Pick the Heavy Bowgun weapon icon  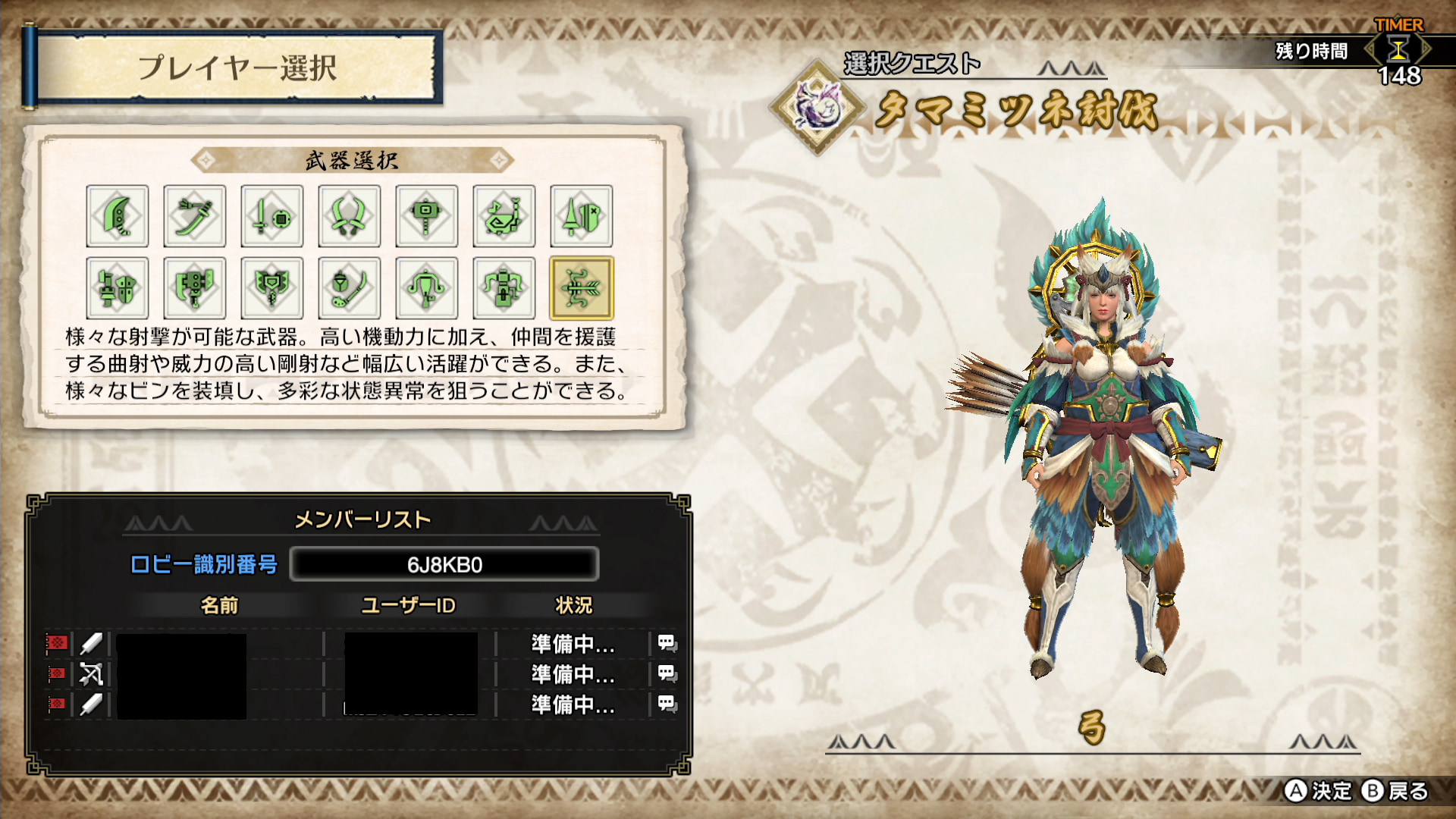(x=504, y=288)
